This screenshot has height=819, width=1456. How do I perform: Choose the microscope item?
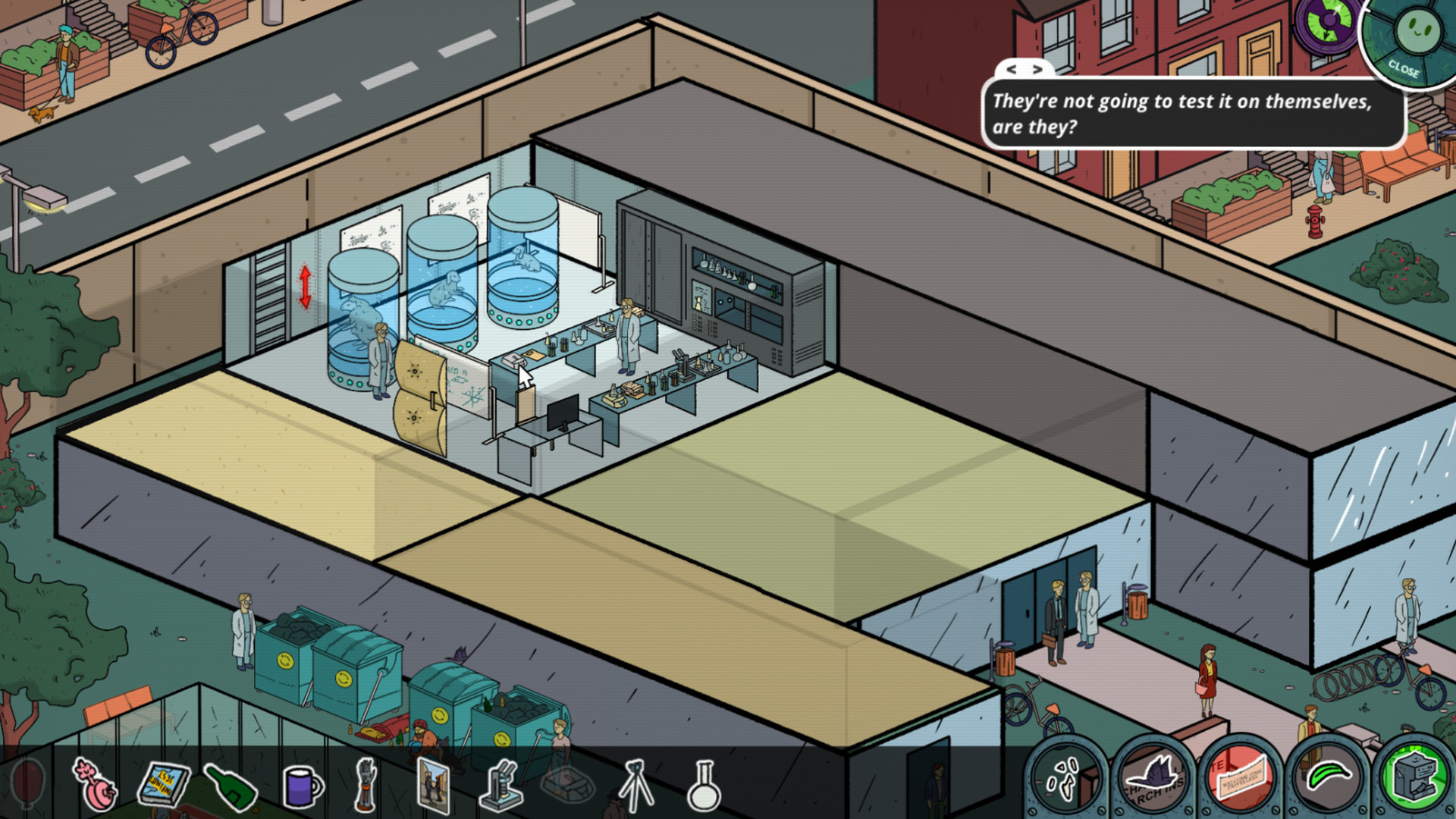point(502,786)
